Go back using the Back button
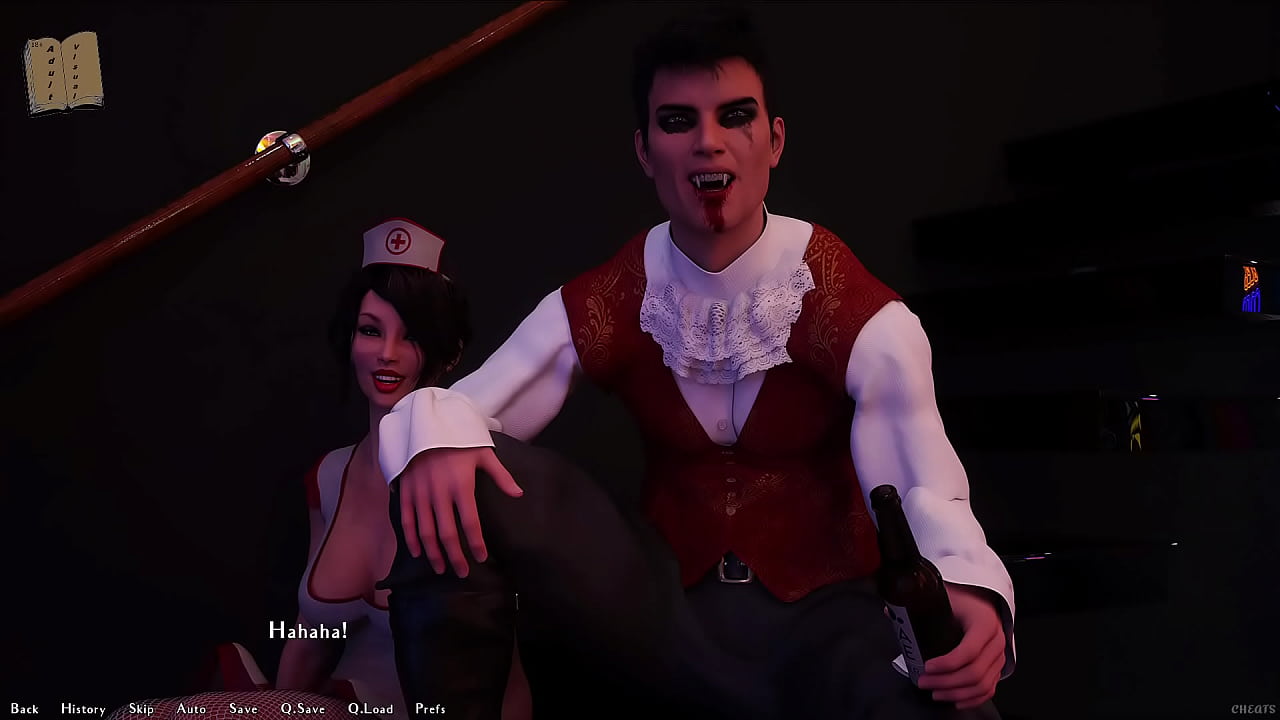 pyautogui.click(x=25, y=709)
